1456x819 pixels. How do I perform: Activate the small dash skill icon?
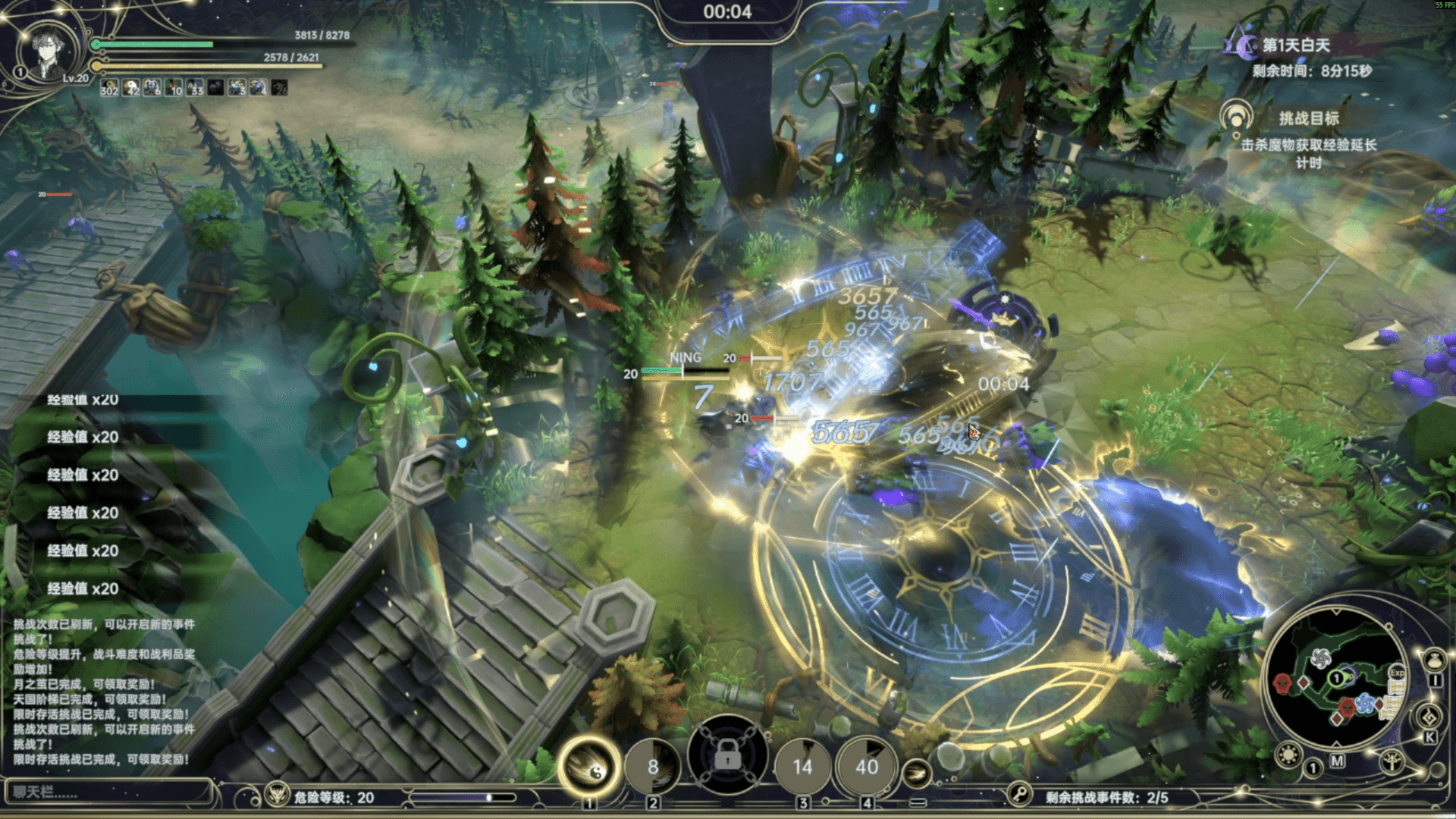[x=917, y=773]
